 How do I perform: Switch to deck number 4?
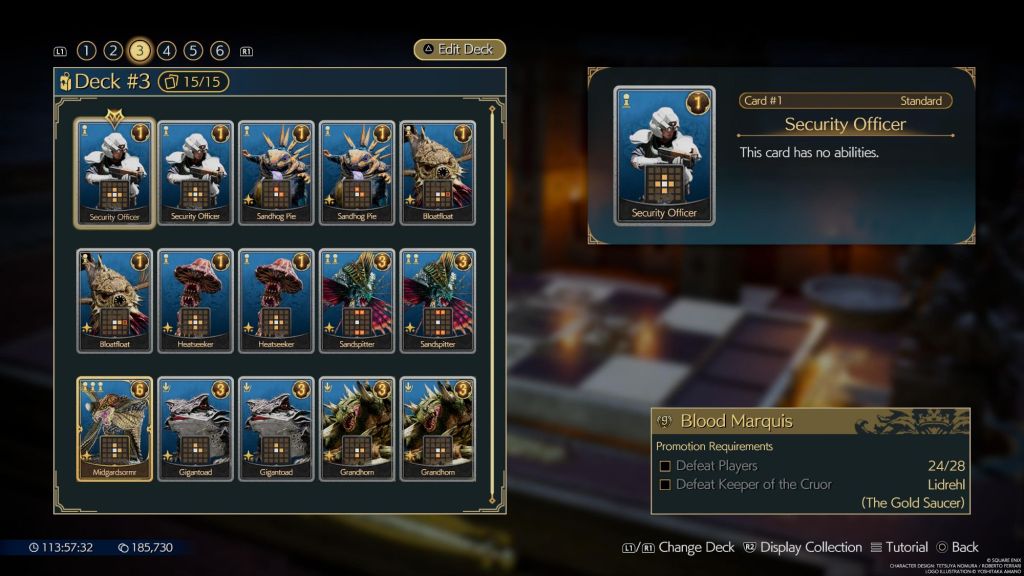[x=167, y=51]
